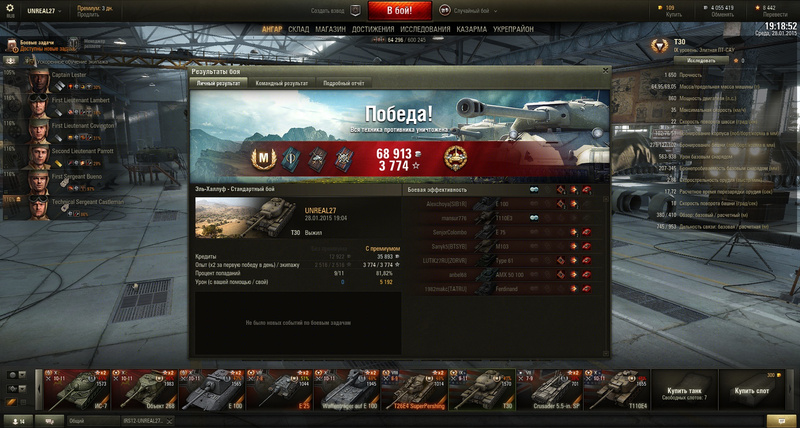Go to the 'Магазин' section
This screenshot has height=428, width=800.
[331, 30]
